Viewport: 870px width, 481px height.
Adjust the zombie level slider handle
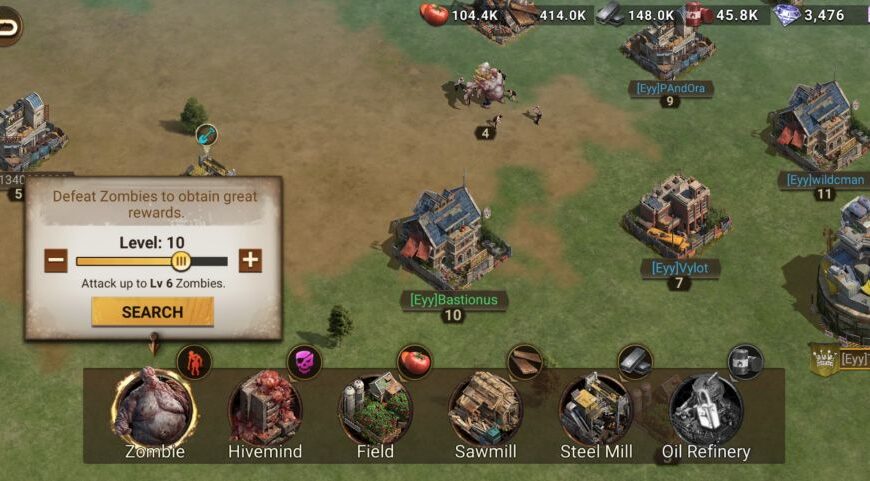pos(181,261)
